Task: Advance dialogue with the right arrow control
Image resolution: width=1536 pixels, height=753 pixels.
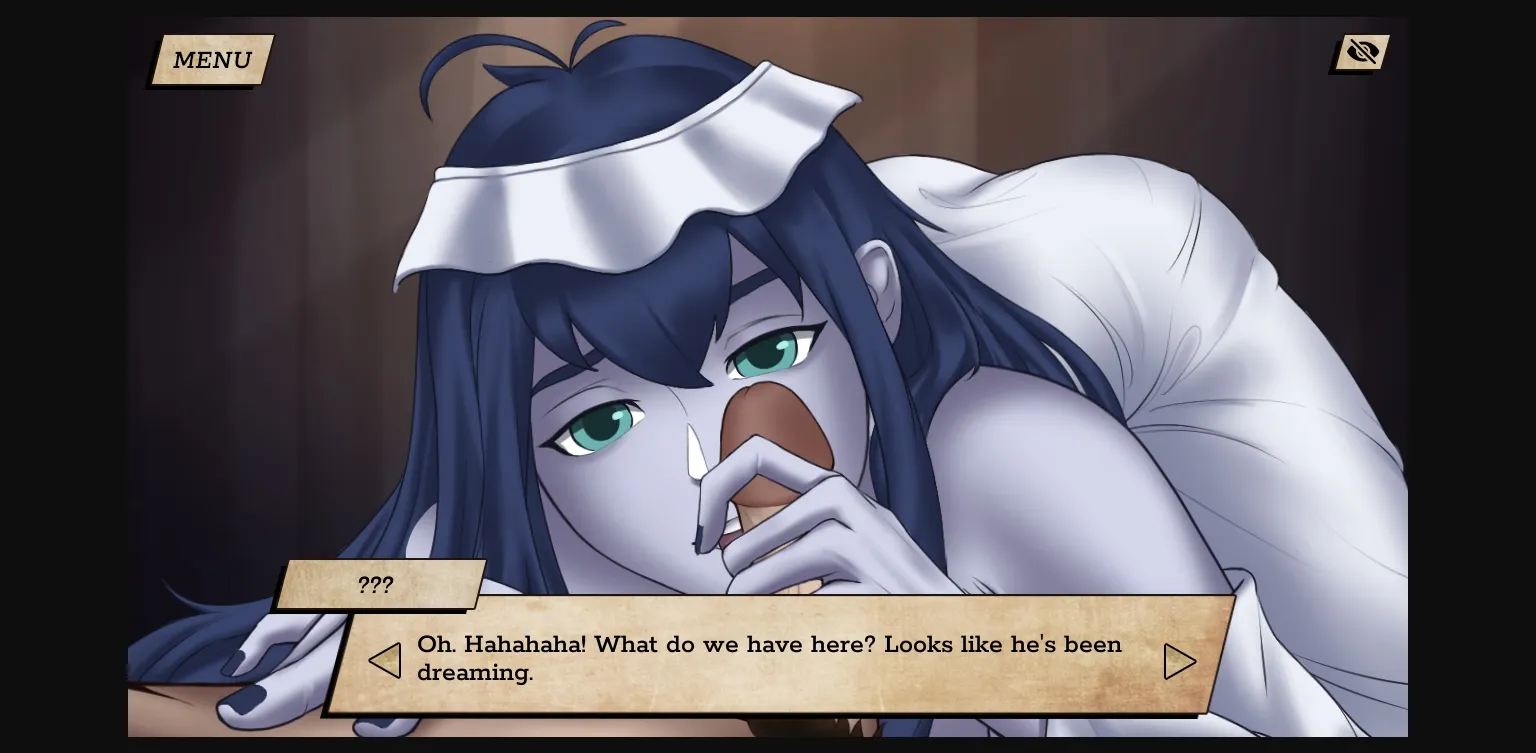Action: [x=1180, y=660]
